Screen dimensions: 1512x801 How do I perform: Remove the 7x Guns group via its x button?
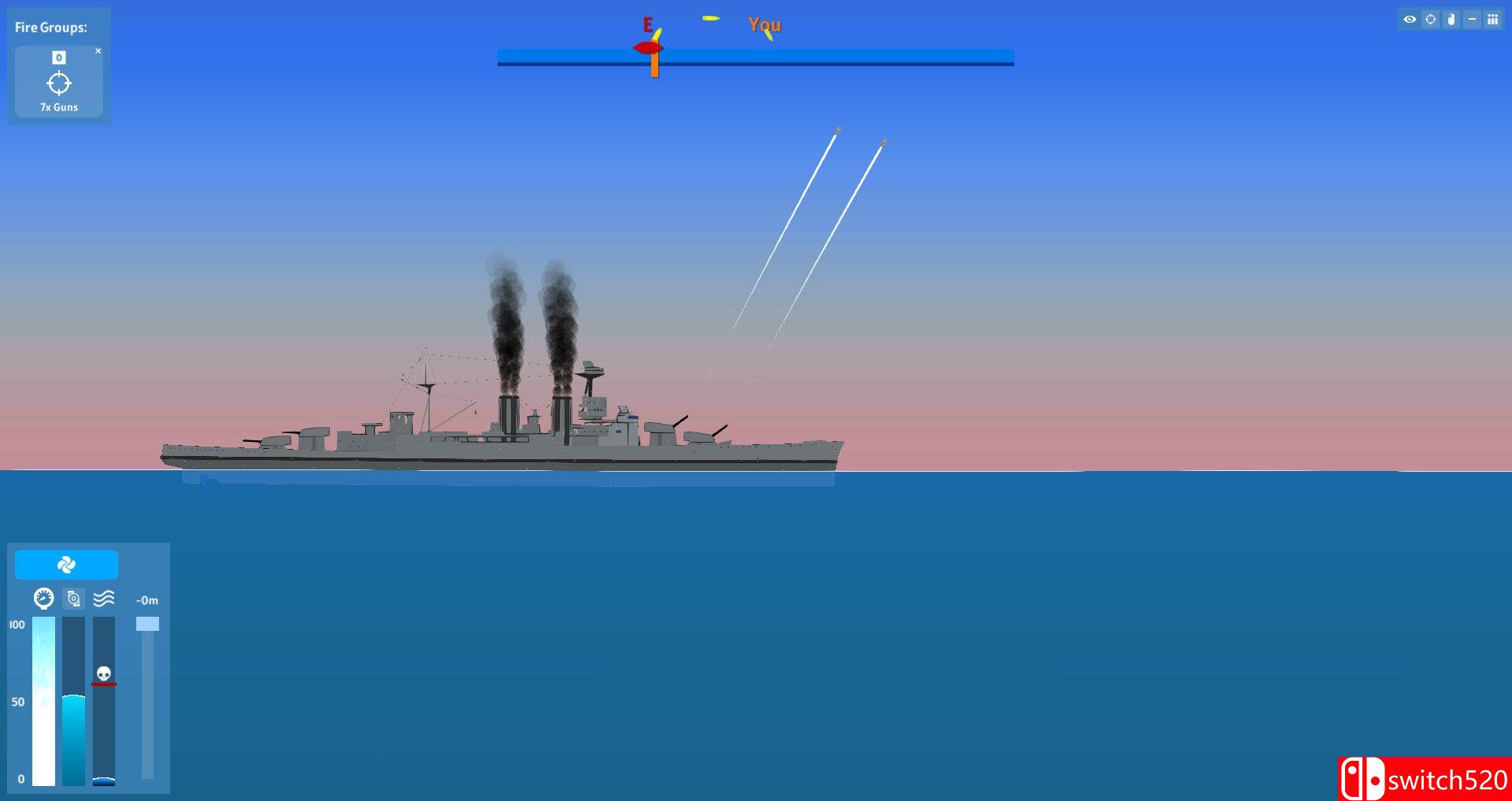tap(98, 50)
